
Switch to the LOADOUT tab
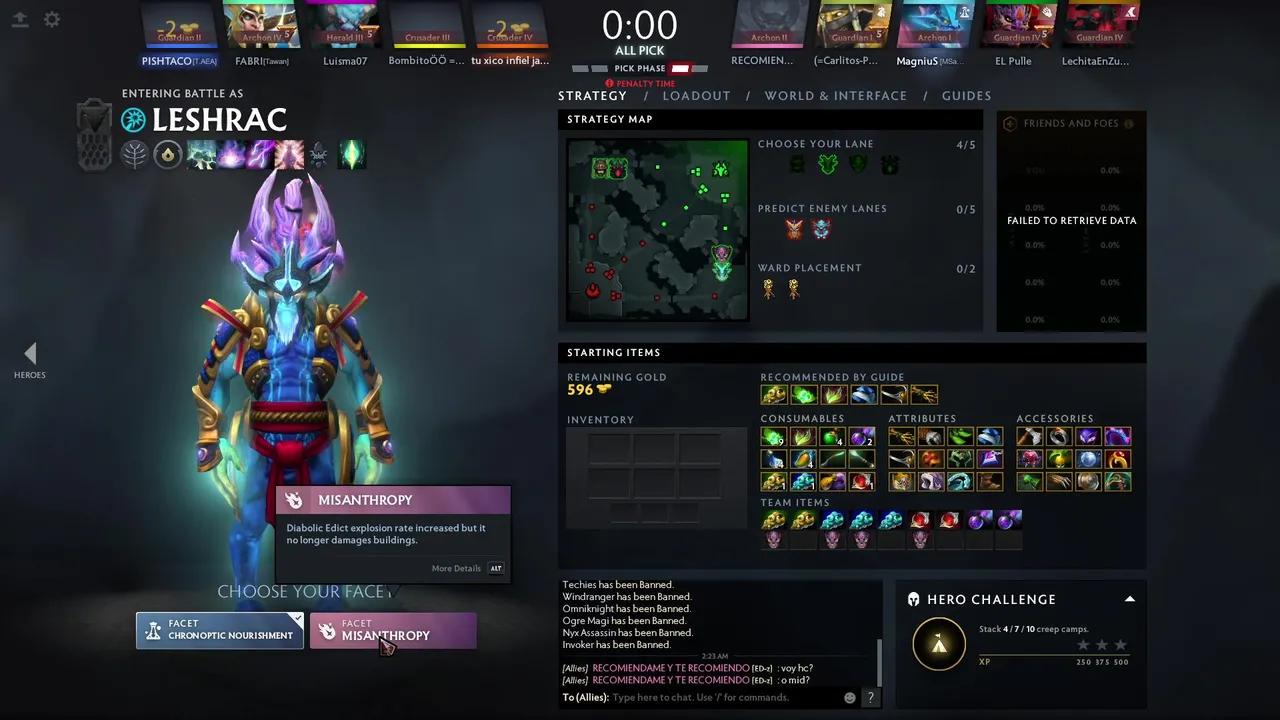(697, 95)
